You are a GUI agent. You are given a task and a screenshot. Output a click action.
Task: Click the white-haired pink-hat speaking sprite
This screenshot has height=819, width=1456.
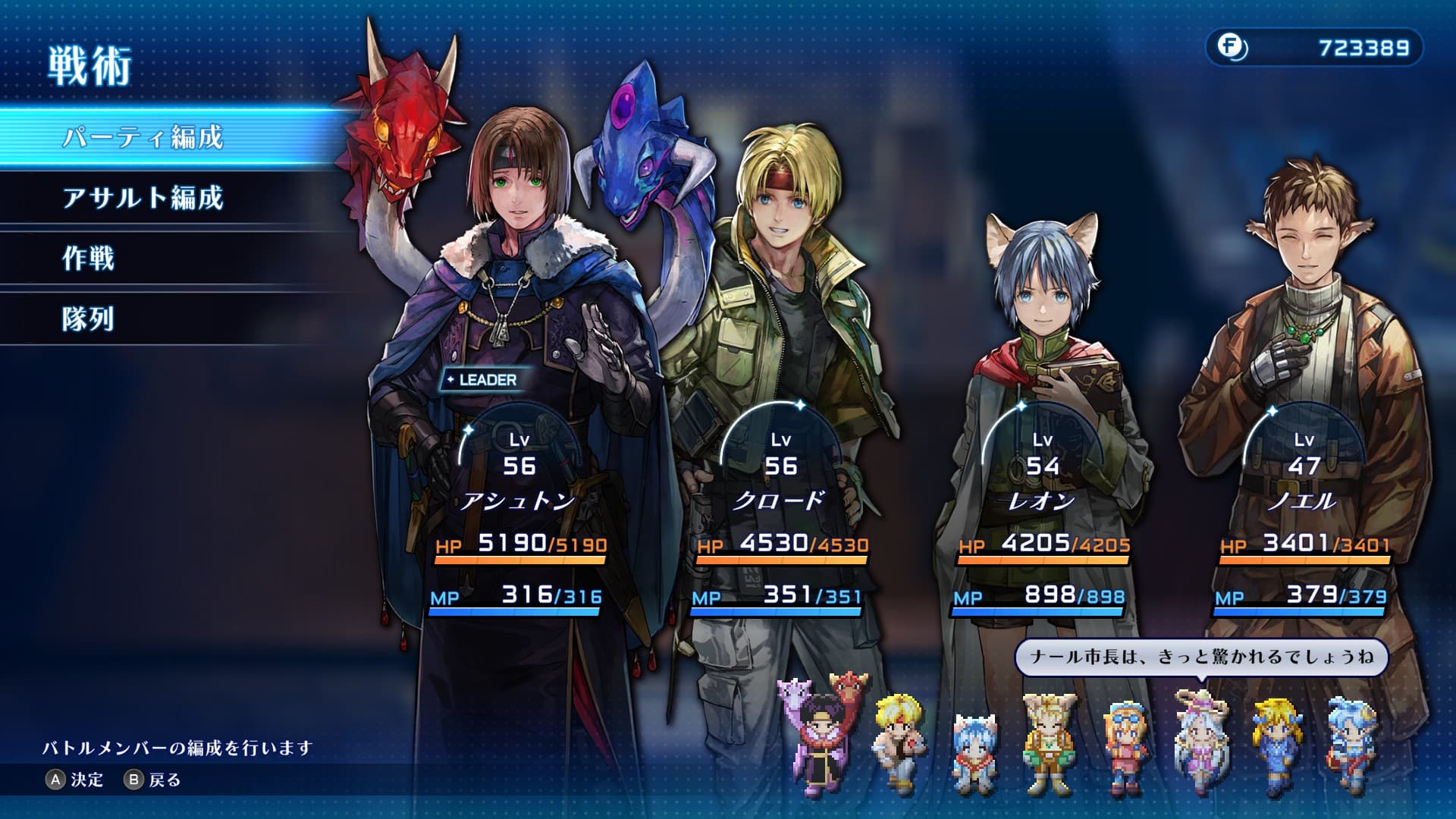(x=1200, y=743)
